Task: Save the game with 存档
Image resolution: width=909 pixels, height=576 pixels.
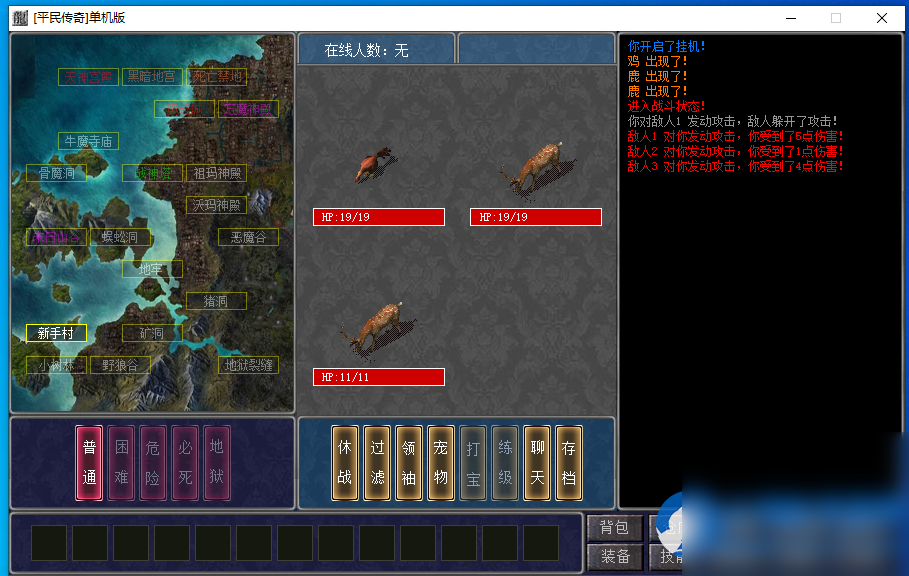Action: [569, 462]
